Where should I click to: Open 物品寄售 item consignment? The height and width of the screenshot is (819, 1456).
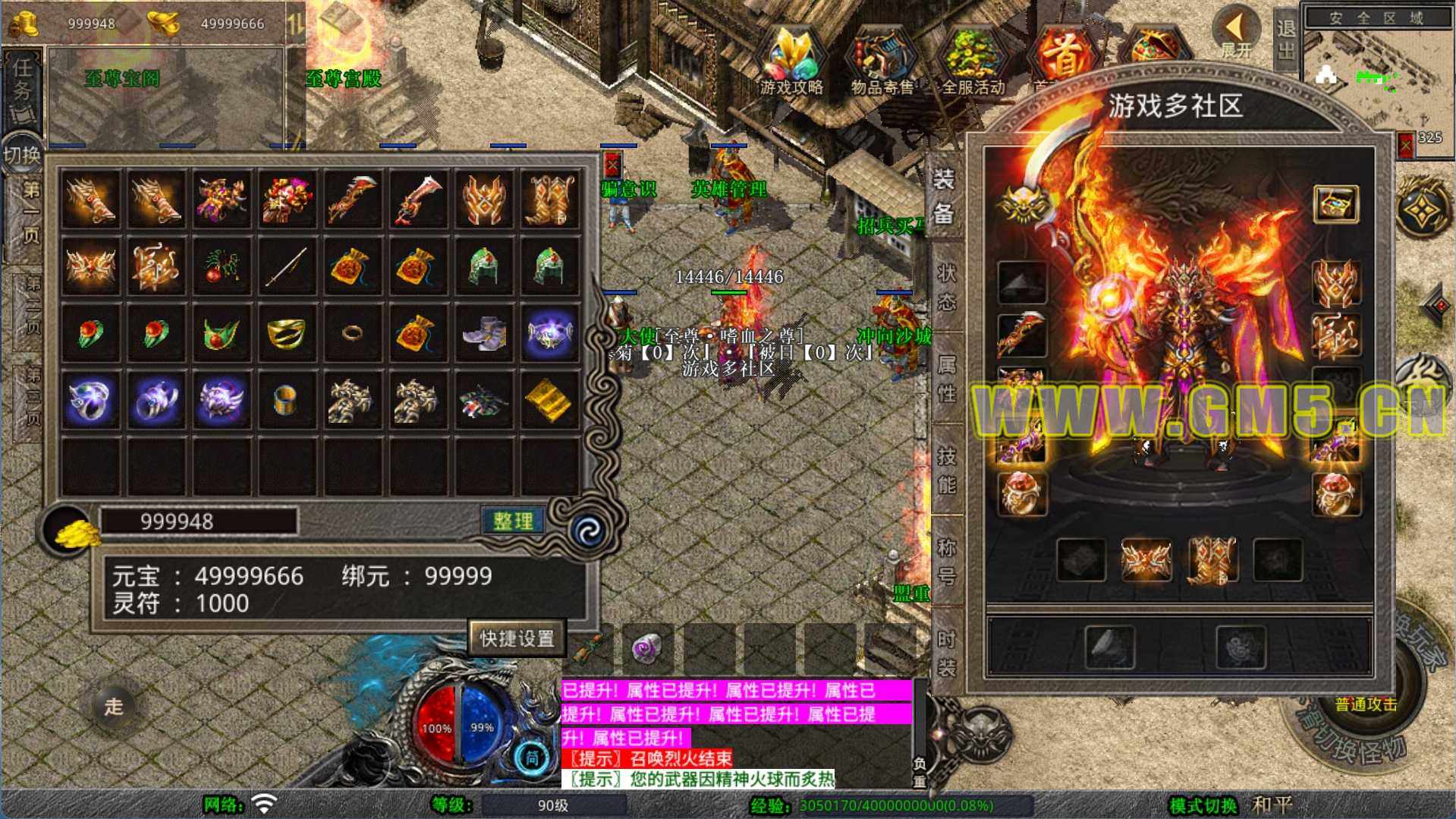point(882,62)
